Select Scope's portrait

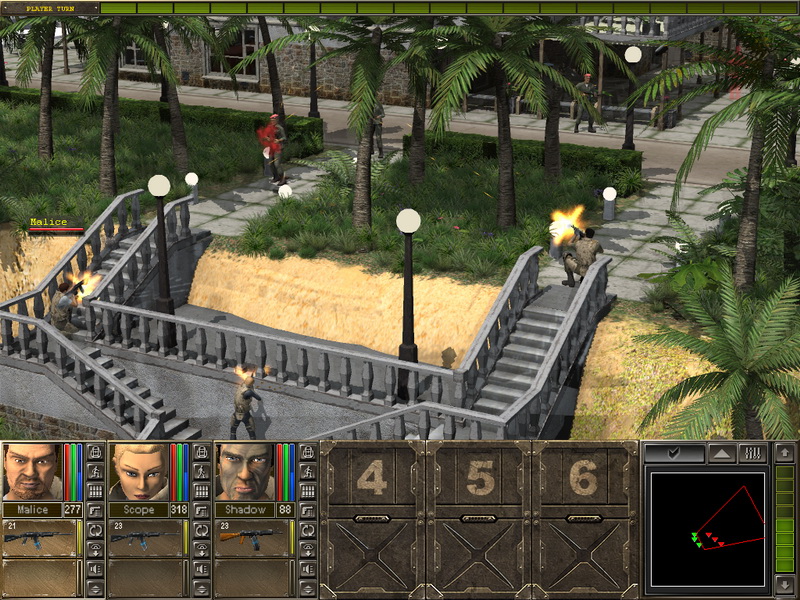[138, 471]
